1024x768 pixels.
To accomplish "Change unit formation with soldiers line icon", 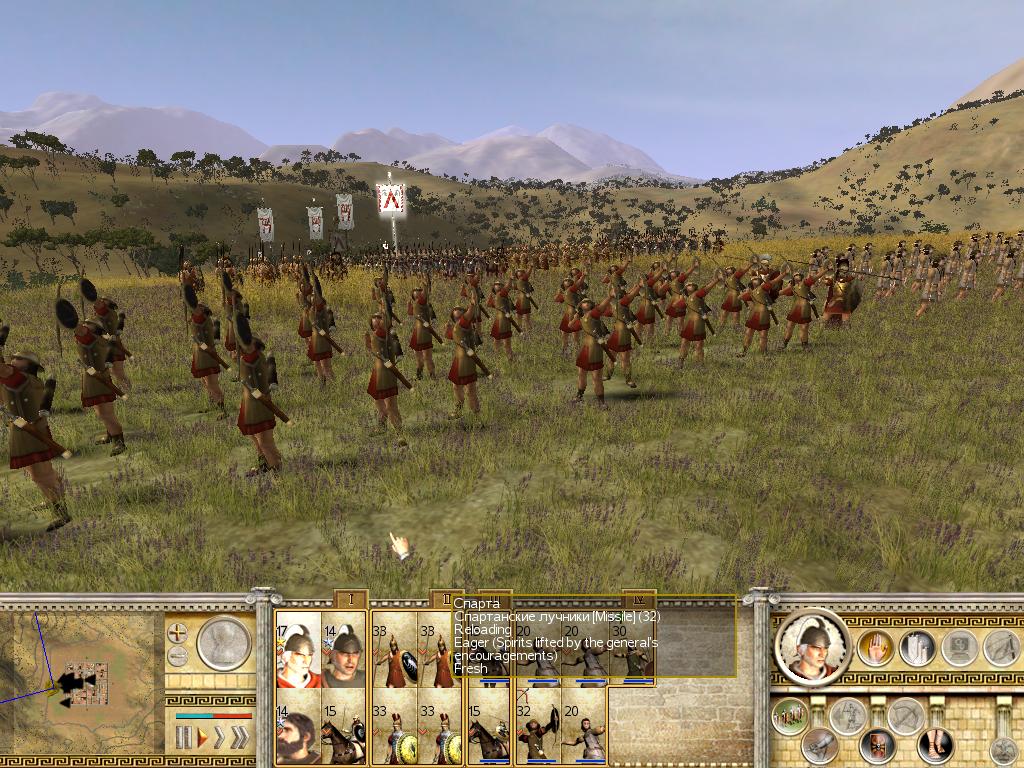I will tap(790, 715).
